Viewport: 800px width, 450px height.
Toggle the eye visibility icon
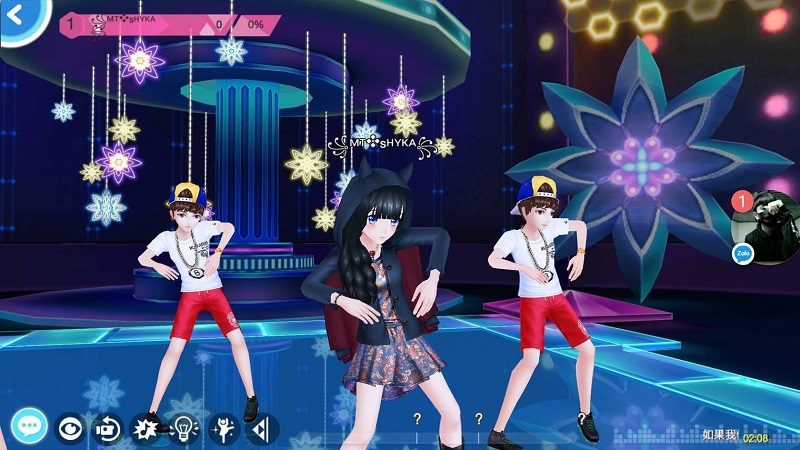click(70, 428)
